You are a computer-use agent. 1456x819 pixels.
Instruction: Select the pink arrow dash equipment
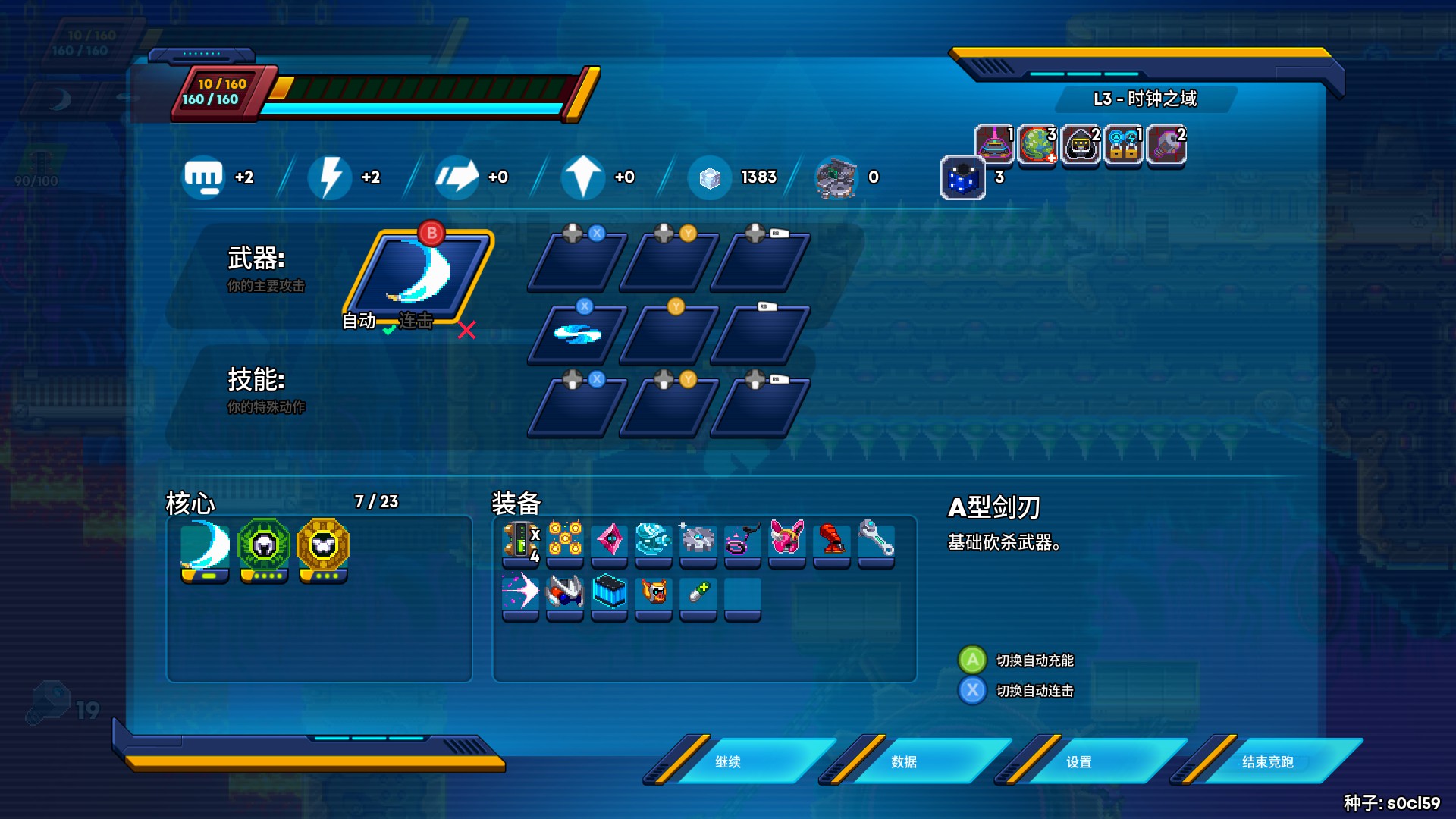(521, 592)
